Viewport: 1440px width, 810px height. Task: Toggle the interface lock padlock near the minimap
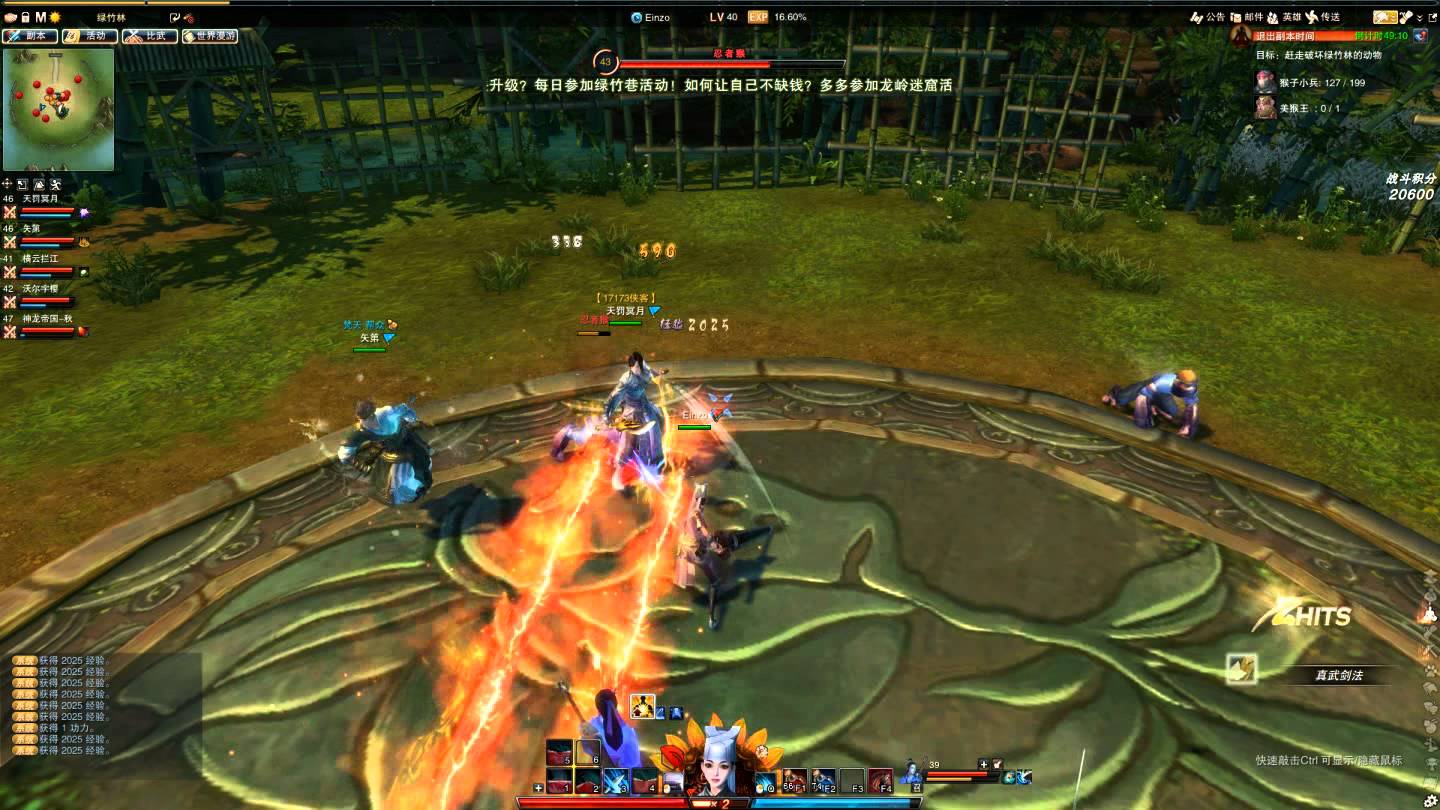(26, 17)
